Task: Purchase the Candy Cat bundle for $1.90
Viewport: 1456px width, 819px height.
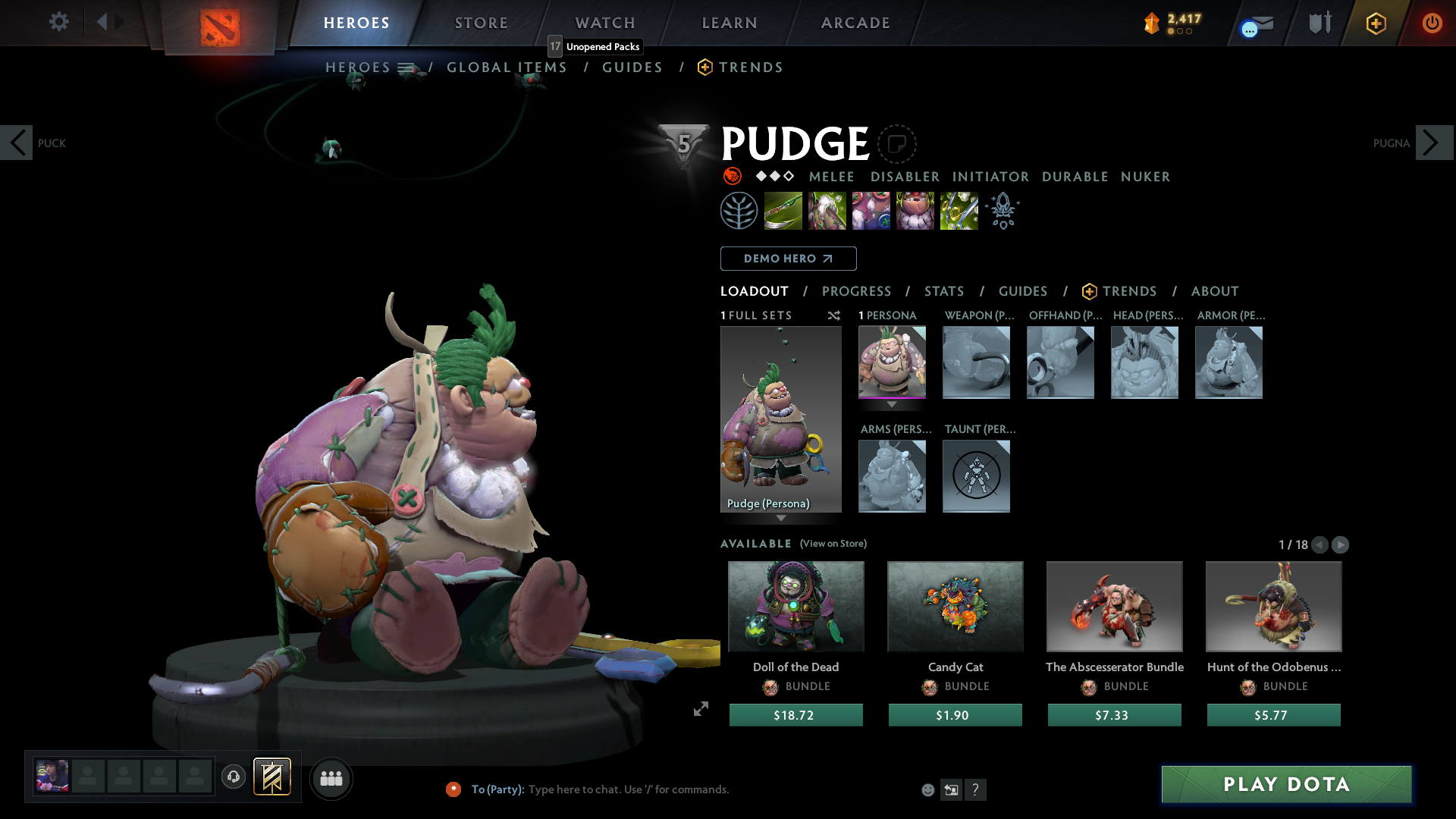Action: click(955, 715)
